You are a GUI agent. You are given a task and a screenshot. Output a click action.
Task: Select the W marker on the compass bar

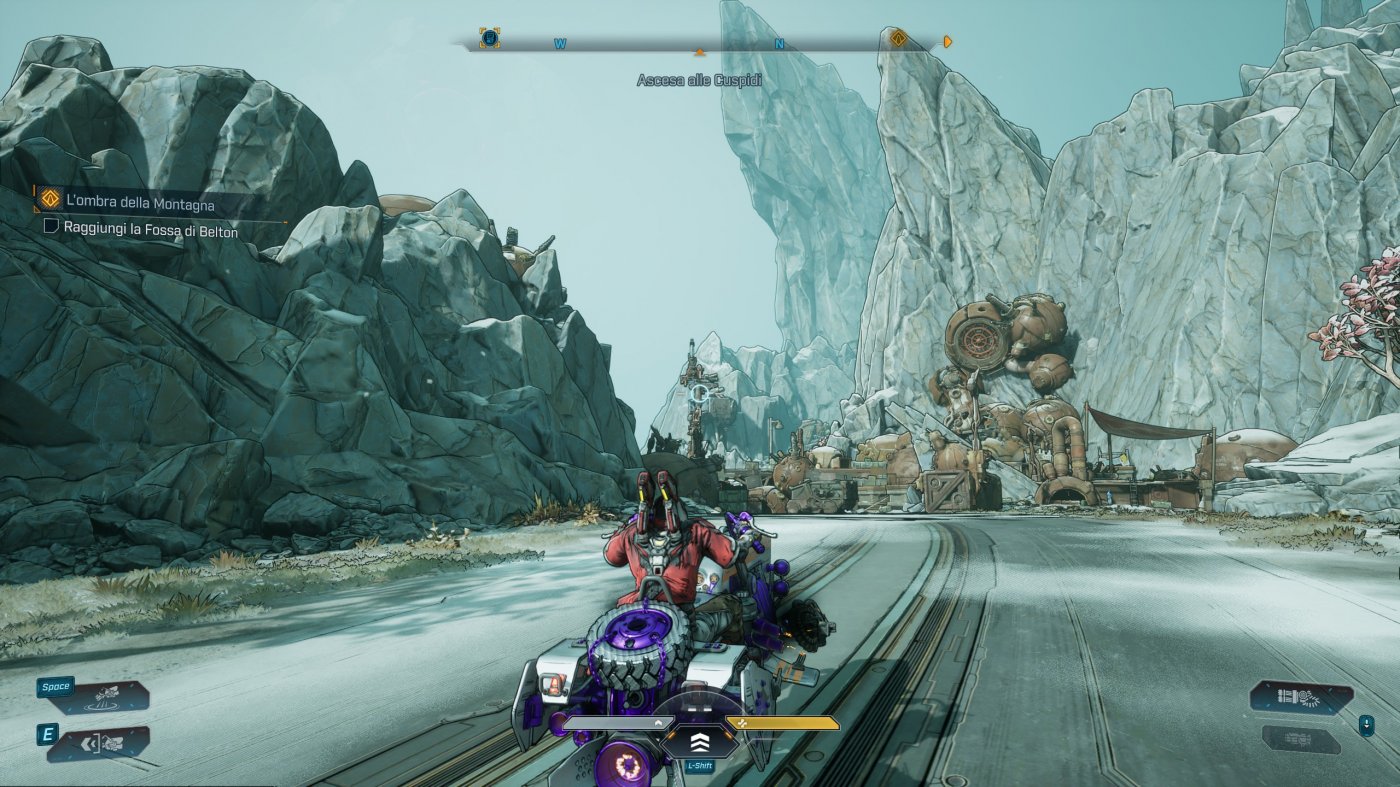[560, 43]
